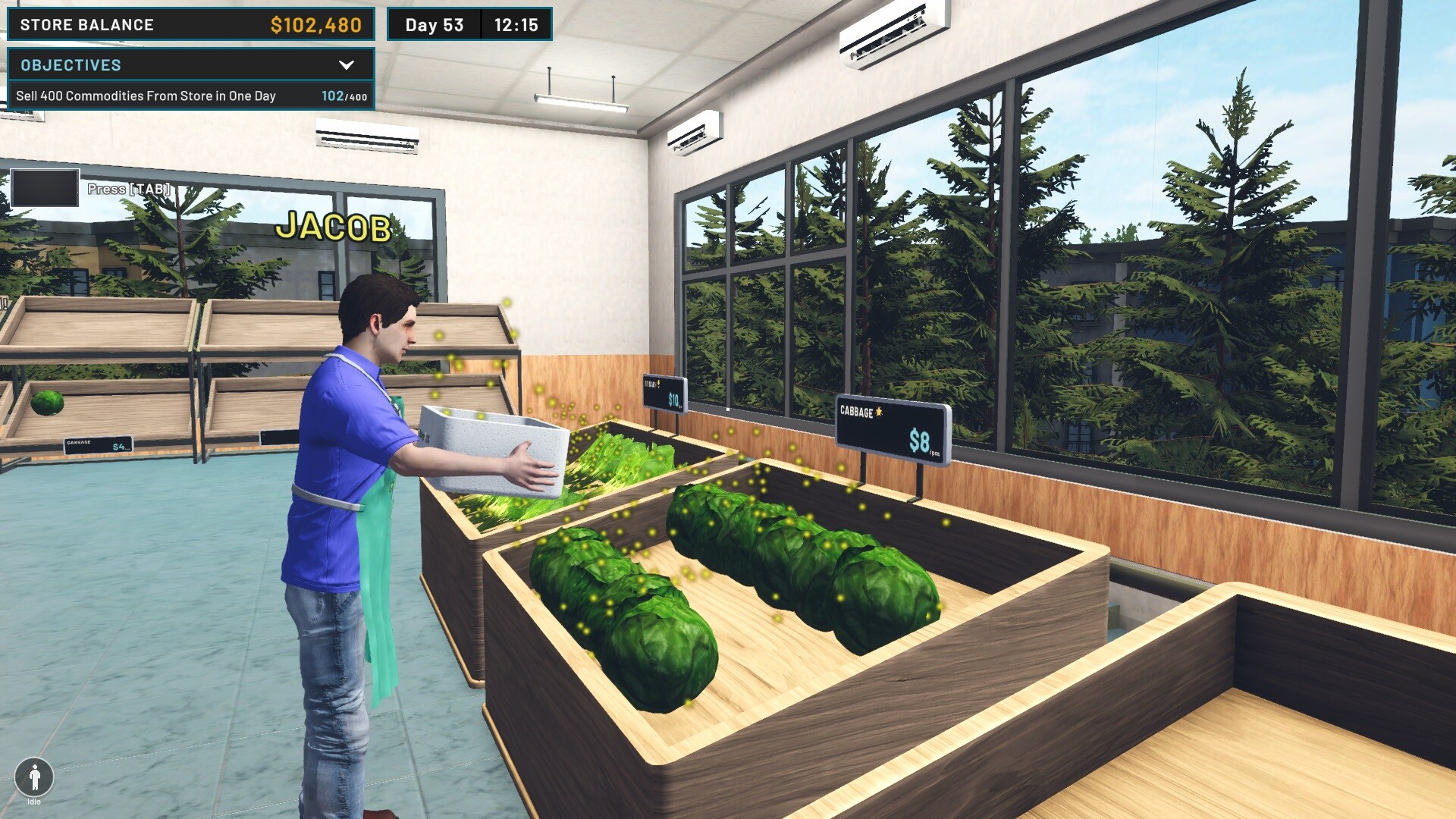Click the watermelon on the empty left rack
The height and width of the screenshot is (819, 1456).
point(48,404)
